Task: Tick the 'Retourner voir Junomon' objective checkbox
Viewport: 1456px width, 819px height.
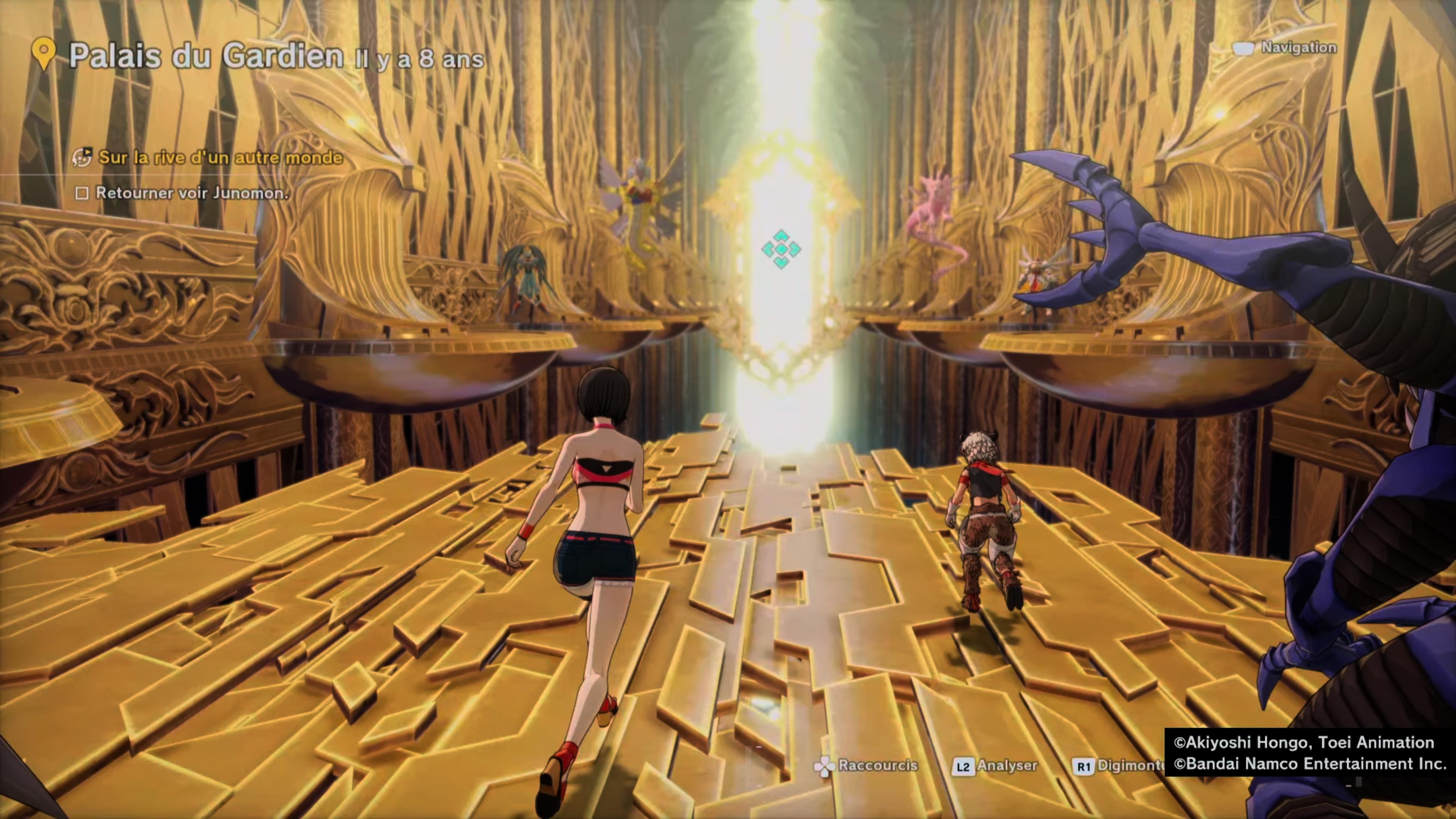Action: pos(82,193)
